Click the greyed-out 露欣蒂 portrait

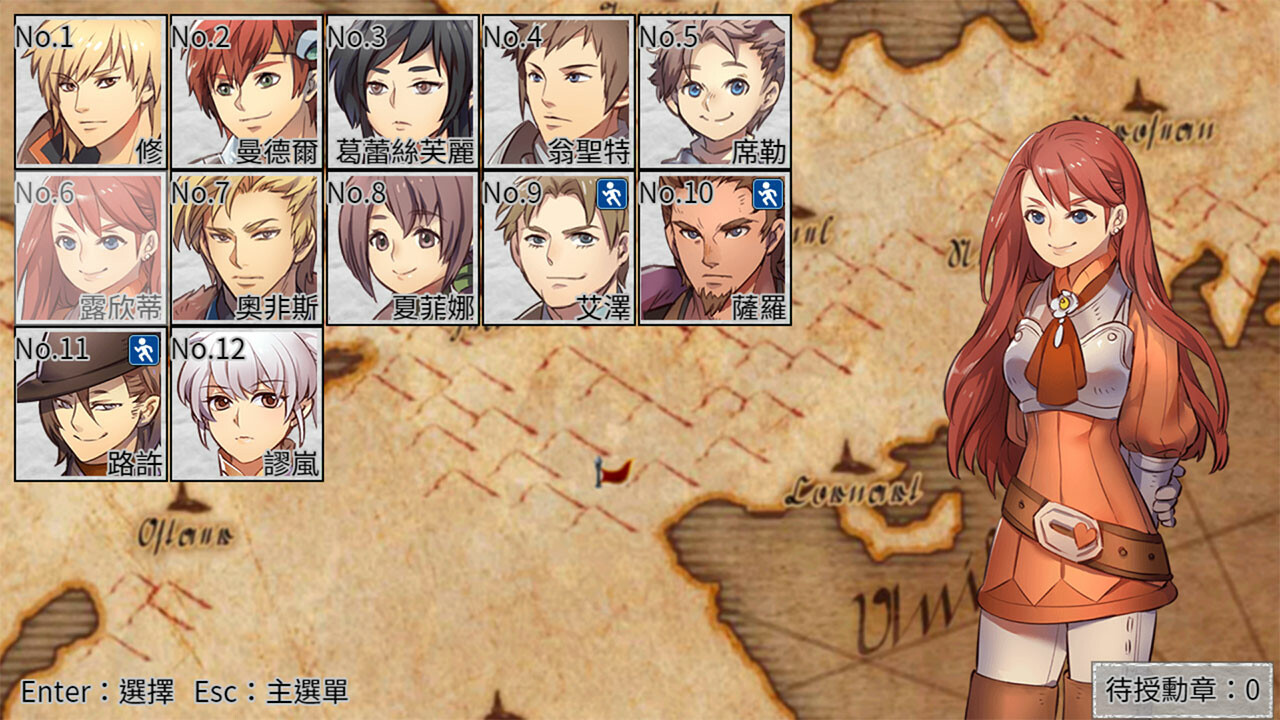(x=90, y=248)
